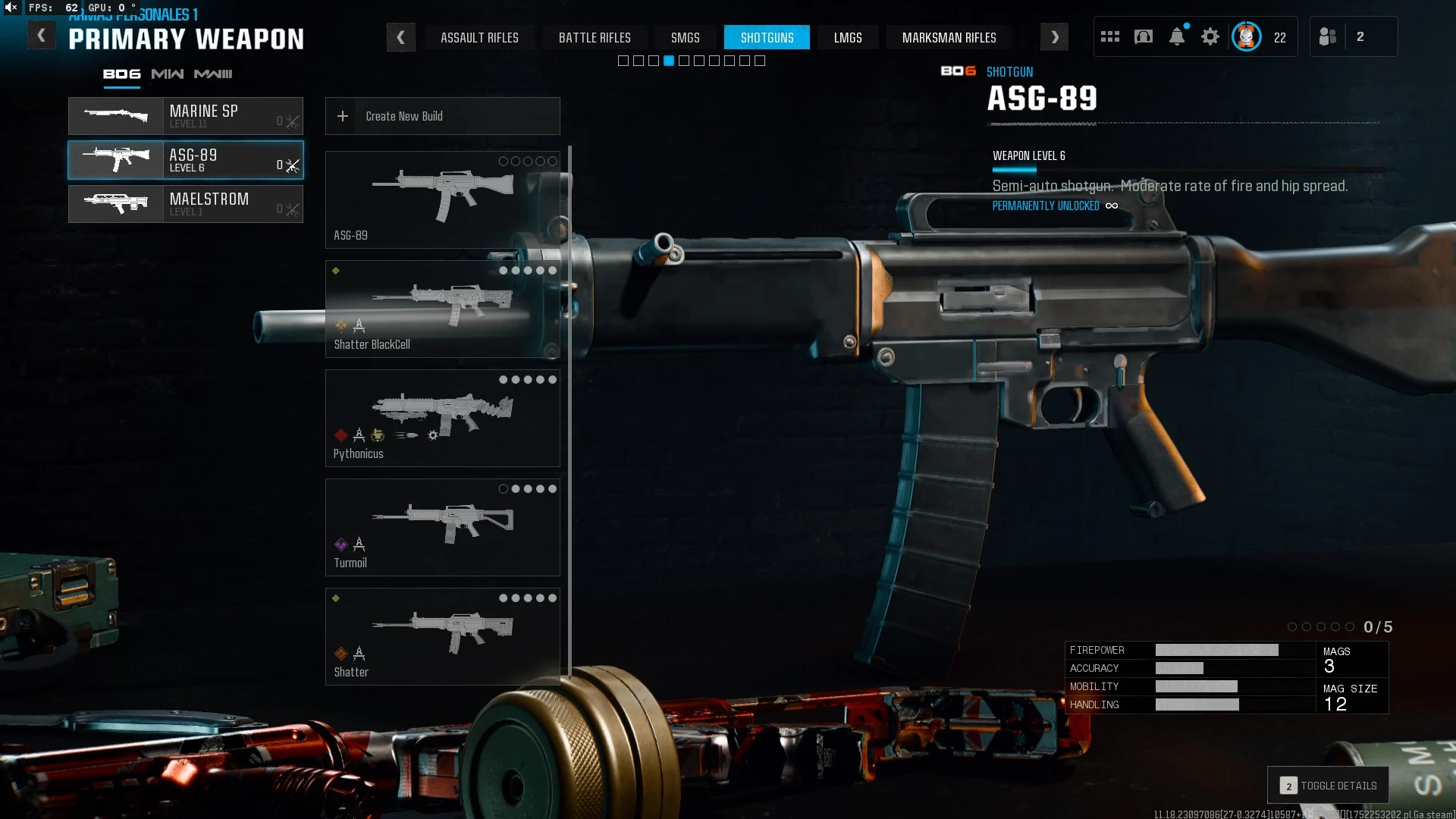
Task: Pick the Shatter BlackCell blueprint
Action: pos(442,309)
